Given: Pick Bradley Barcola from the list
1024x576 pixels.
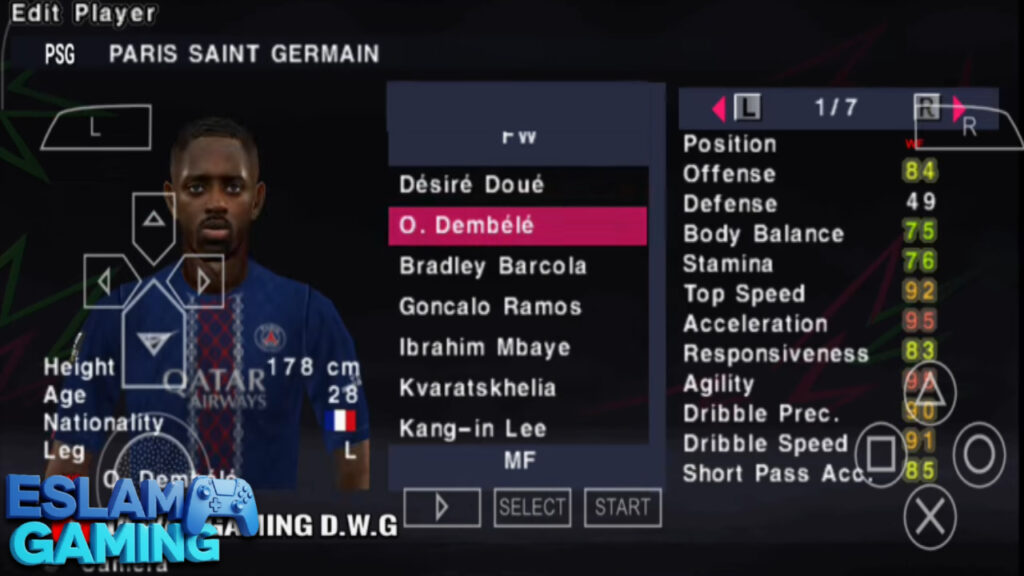Looking at the screenshot, I should tap(492, 267).
